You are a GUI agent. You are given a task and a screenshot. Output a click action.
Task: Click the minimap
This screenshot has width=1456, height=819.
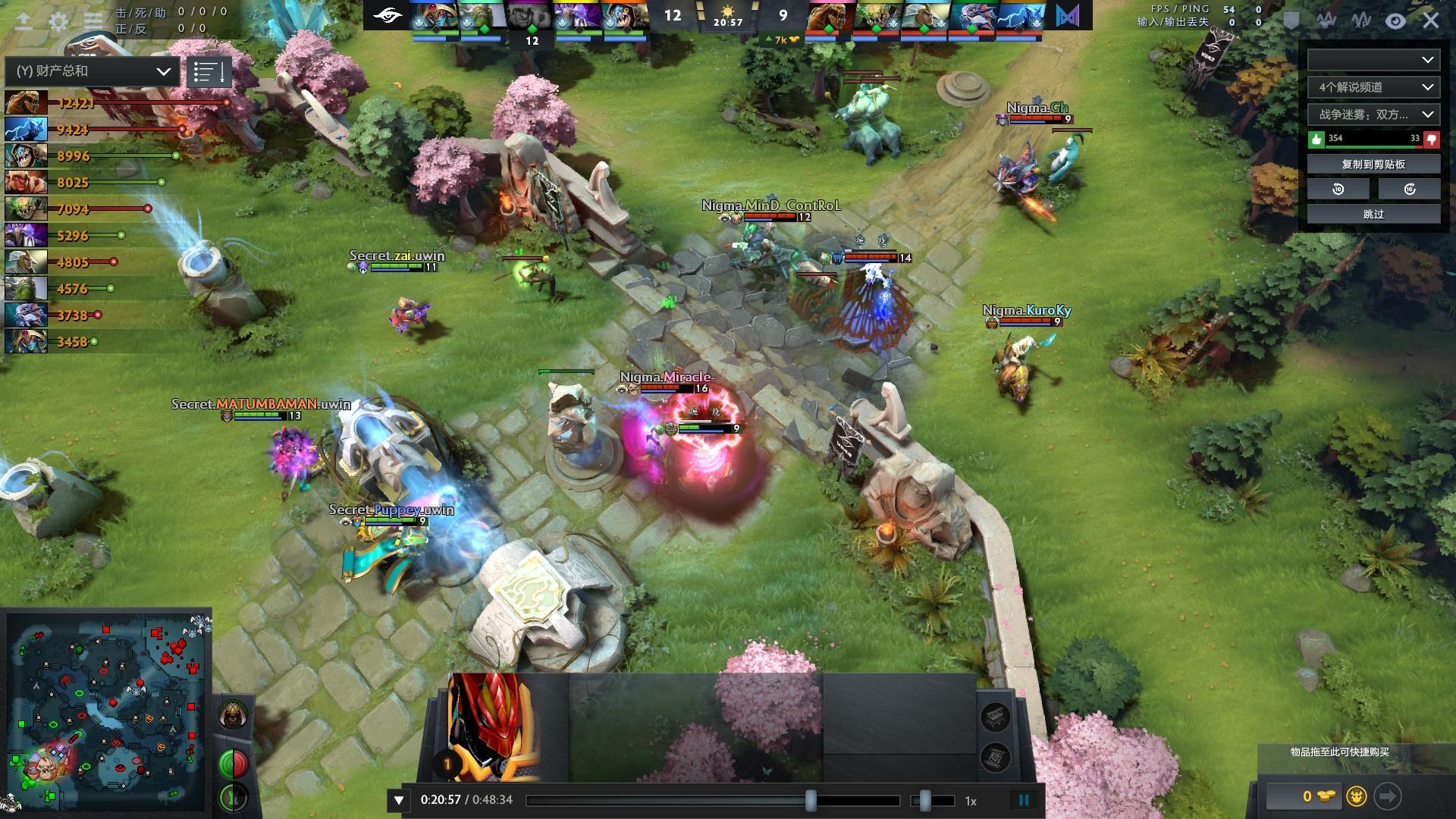(106, 713)
